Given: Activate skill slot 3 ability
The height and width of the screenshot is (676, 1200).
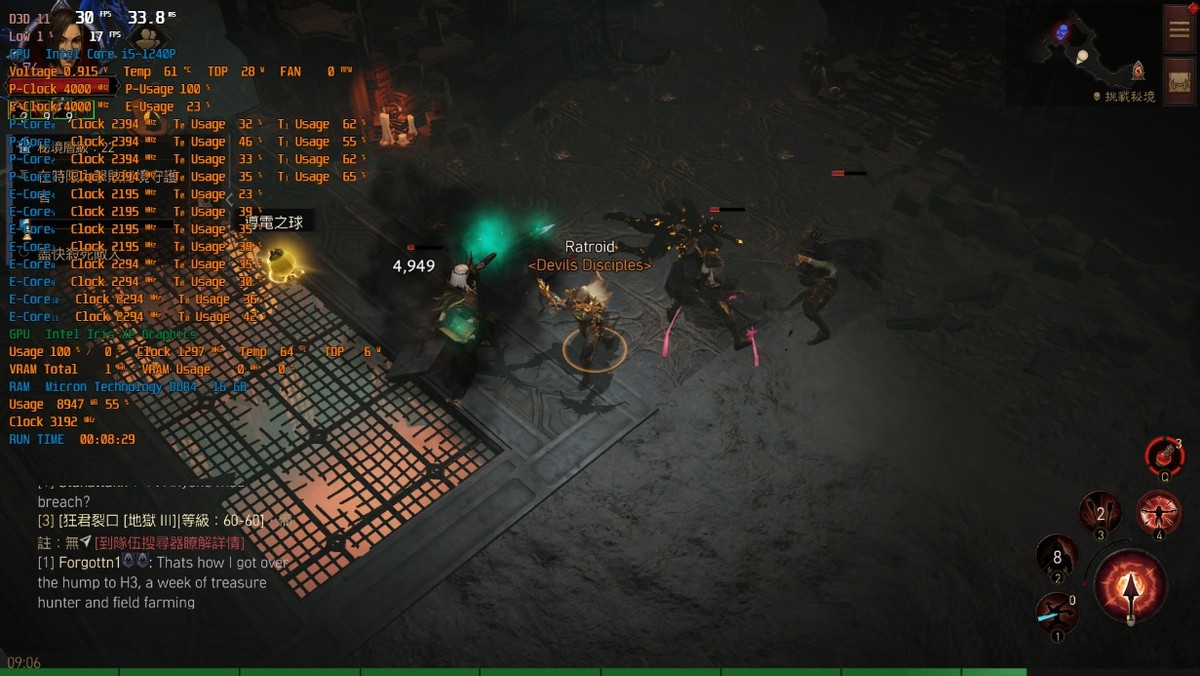Looking at the screenshot, I should pyautogui.click(x=1099, y=513).
